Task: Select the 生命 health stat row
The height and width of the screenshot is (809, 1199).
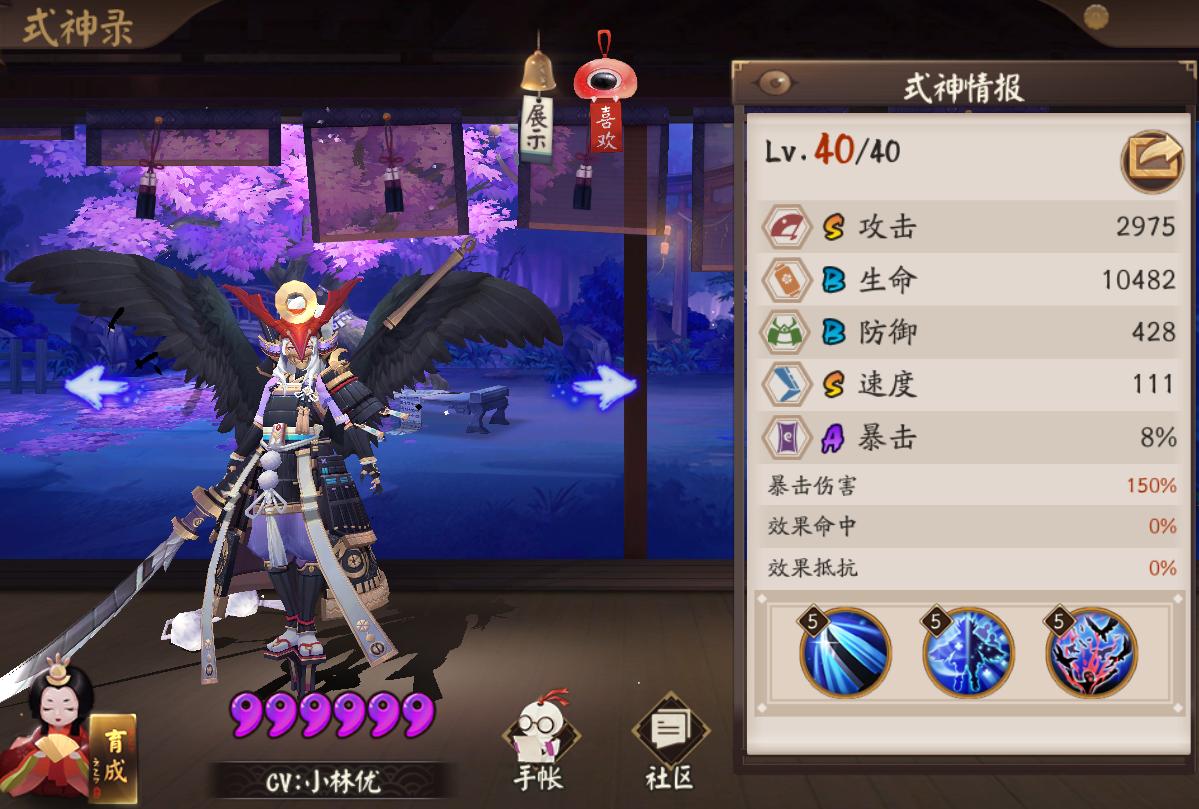Action: [x=969, y=279]
